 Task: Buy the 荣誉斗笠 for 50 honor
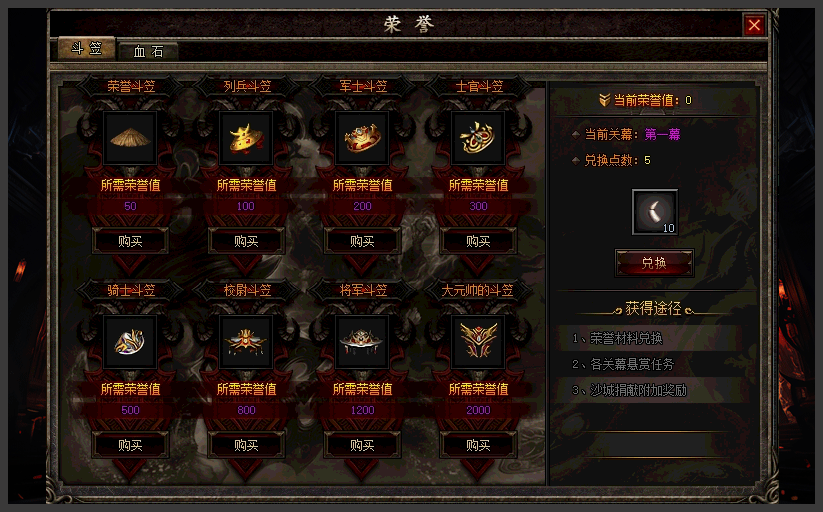130,241
